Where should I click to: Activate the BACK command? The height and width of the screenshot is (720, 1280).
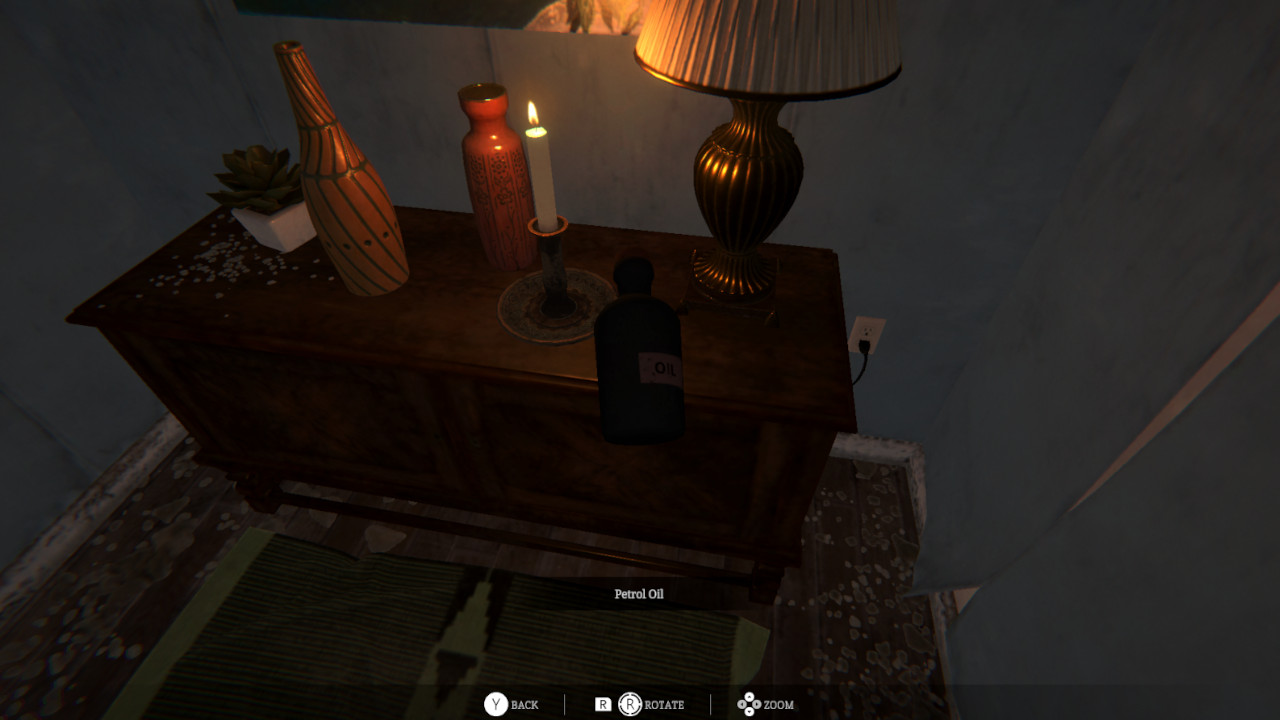(524, 704)
